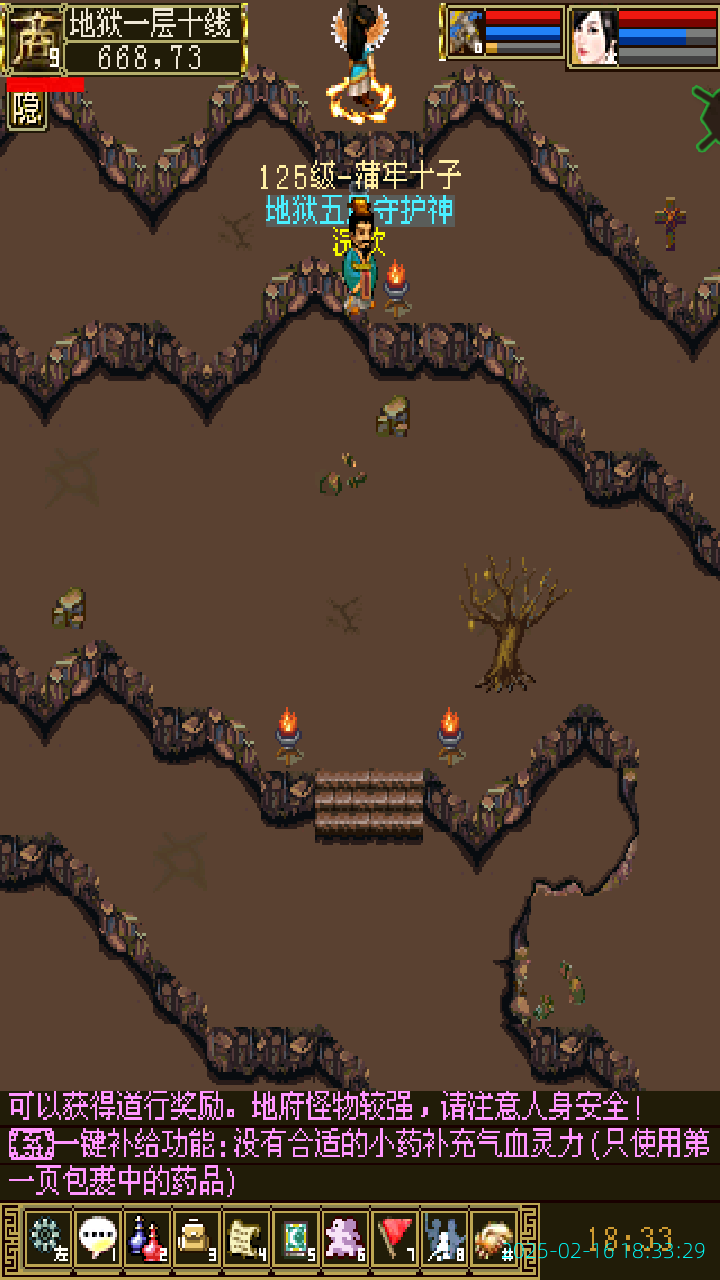Click the red and blue potions icon

point(148,1238)
